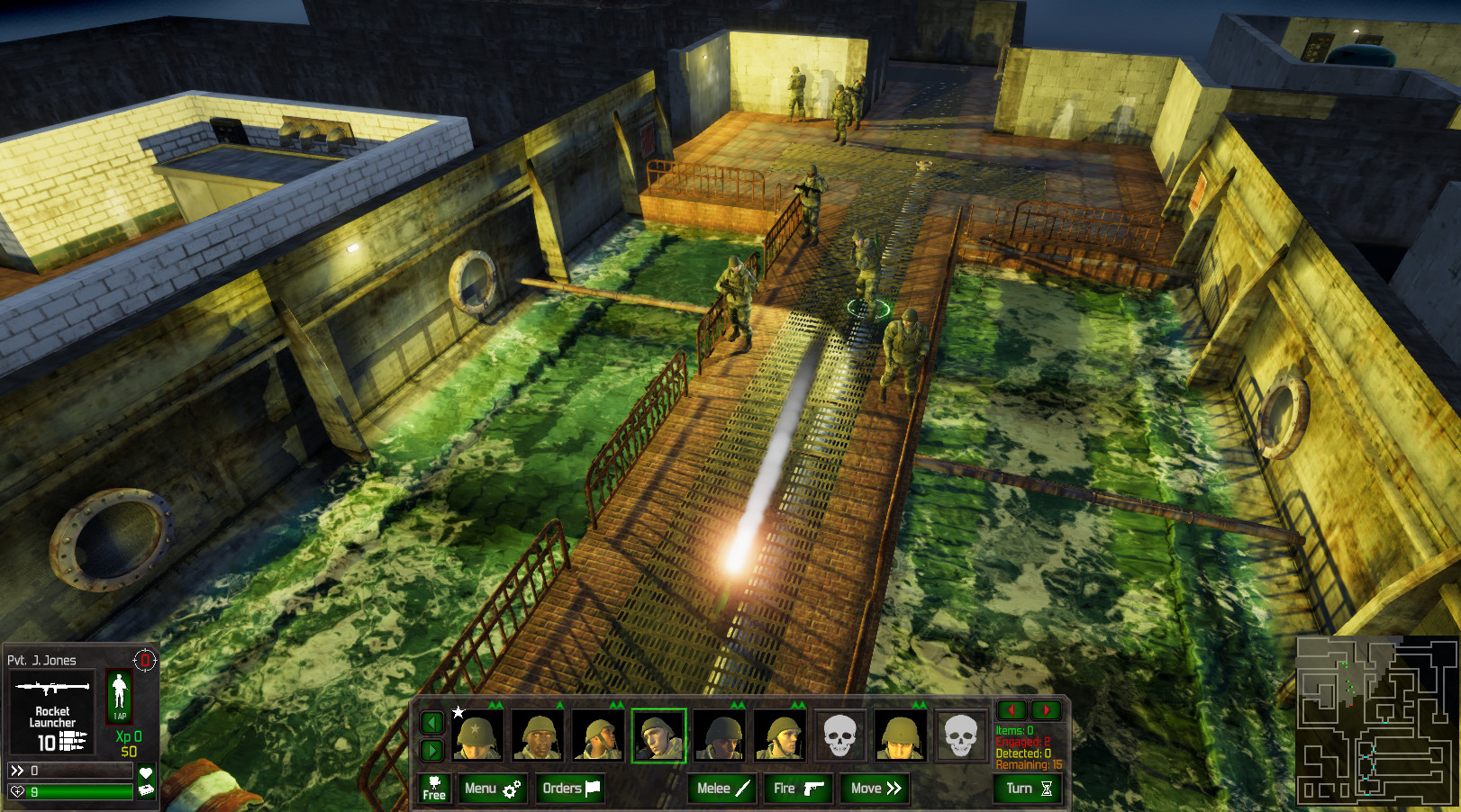Screen dimensions: 1461x812
Task: Open the Menu with the gears icon
Action: pyautogui.click(x=492, y=789)
